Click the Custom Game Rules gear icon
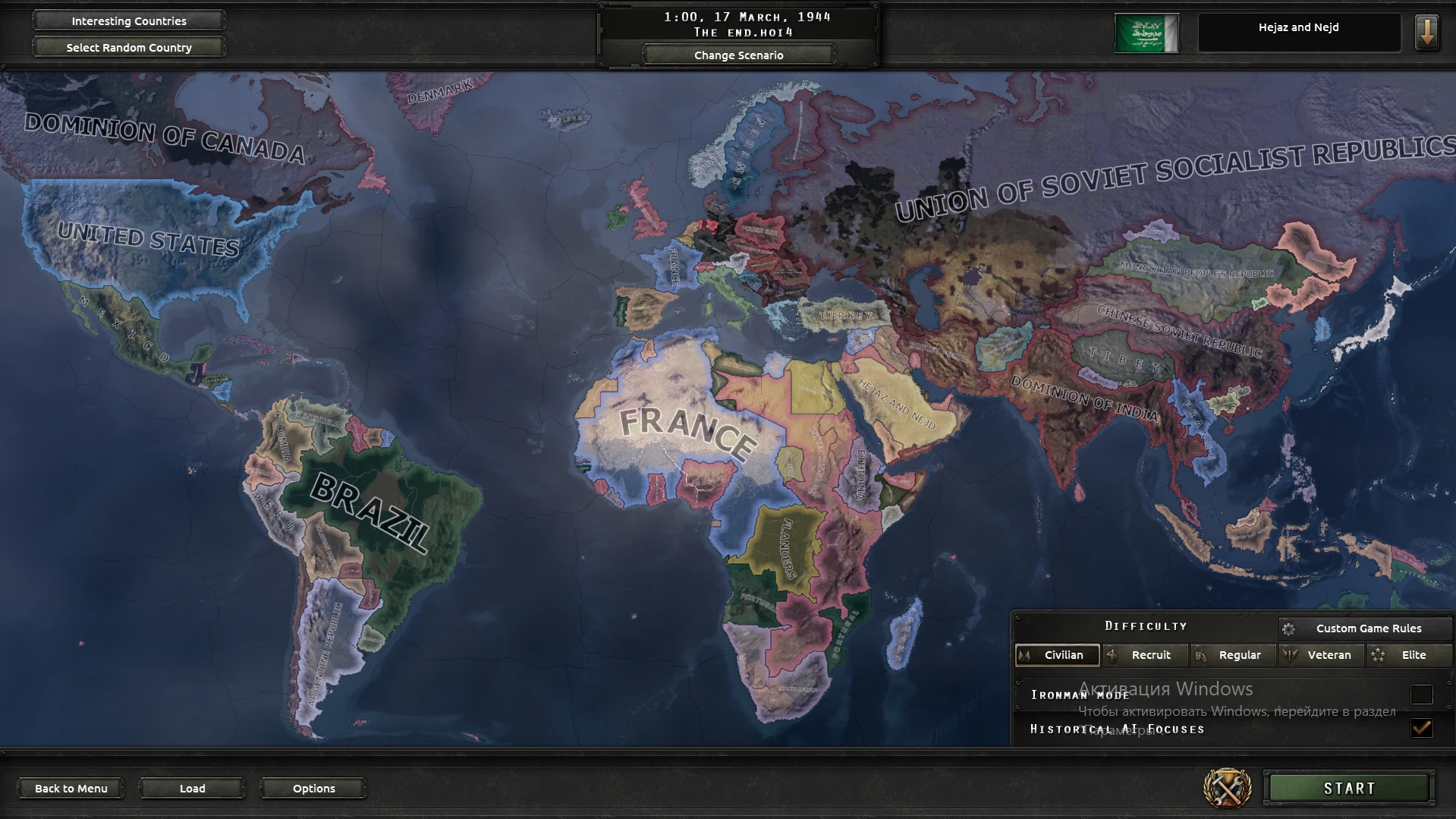 [1289, 628]
